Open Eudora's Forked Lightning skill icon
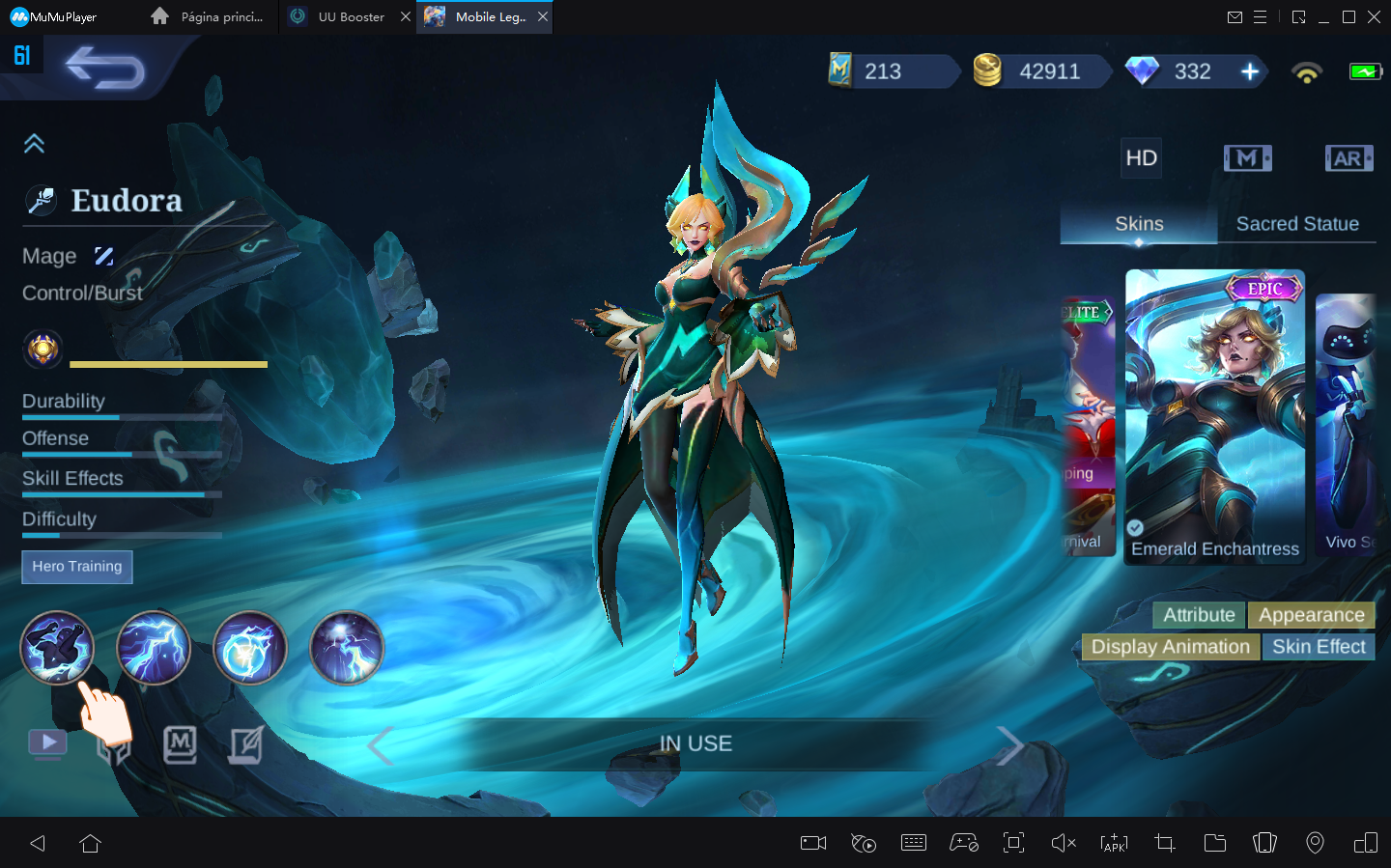 pos(154,648)
